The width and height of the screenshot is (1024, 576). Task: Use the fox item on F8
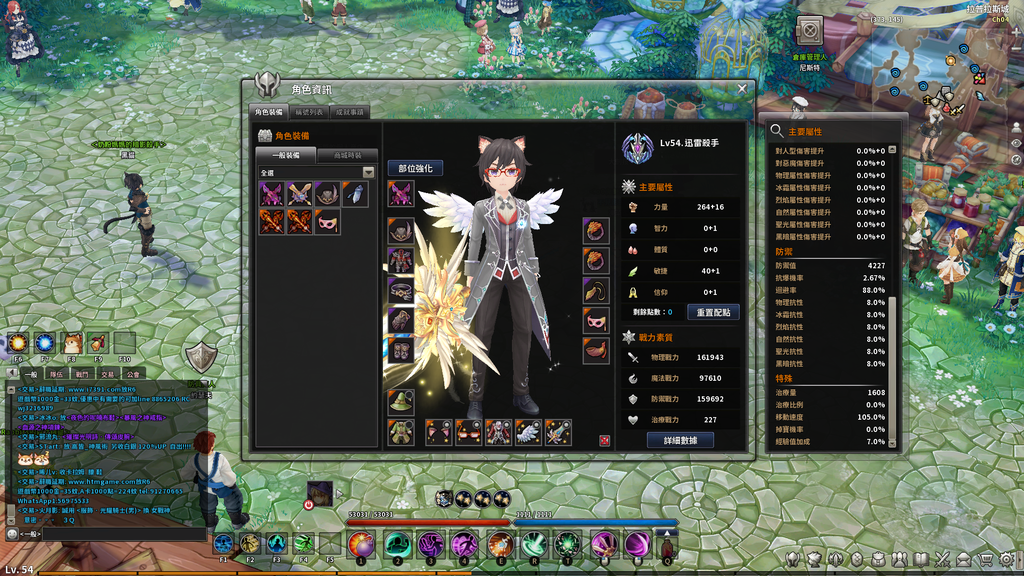click(x=72, y=343)
